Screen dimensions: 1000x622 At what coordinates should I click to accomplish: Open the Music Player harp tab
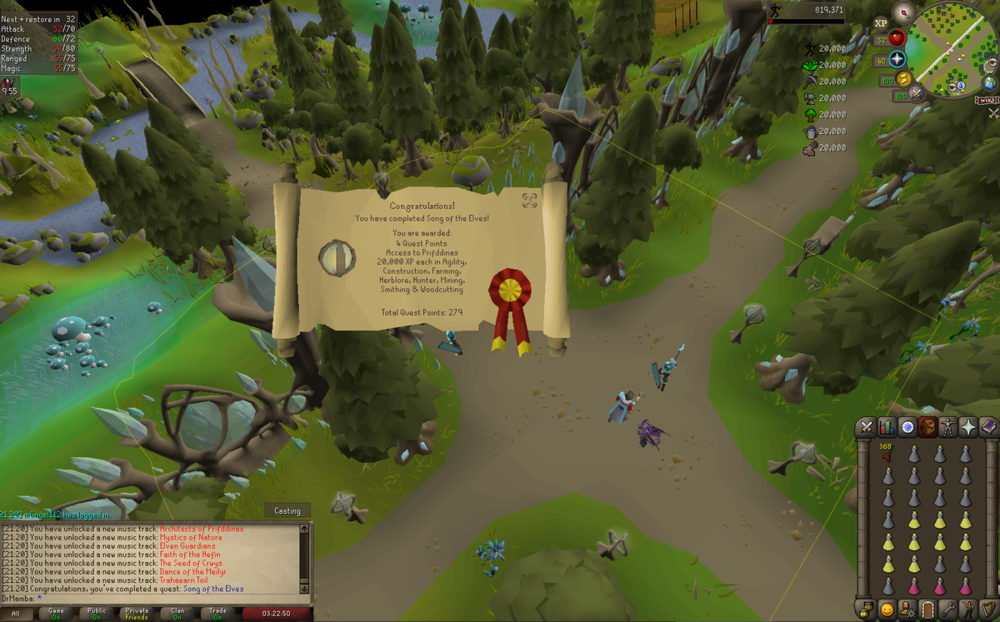[x=988, y=609]
